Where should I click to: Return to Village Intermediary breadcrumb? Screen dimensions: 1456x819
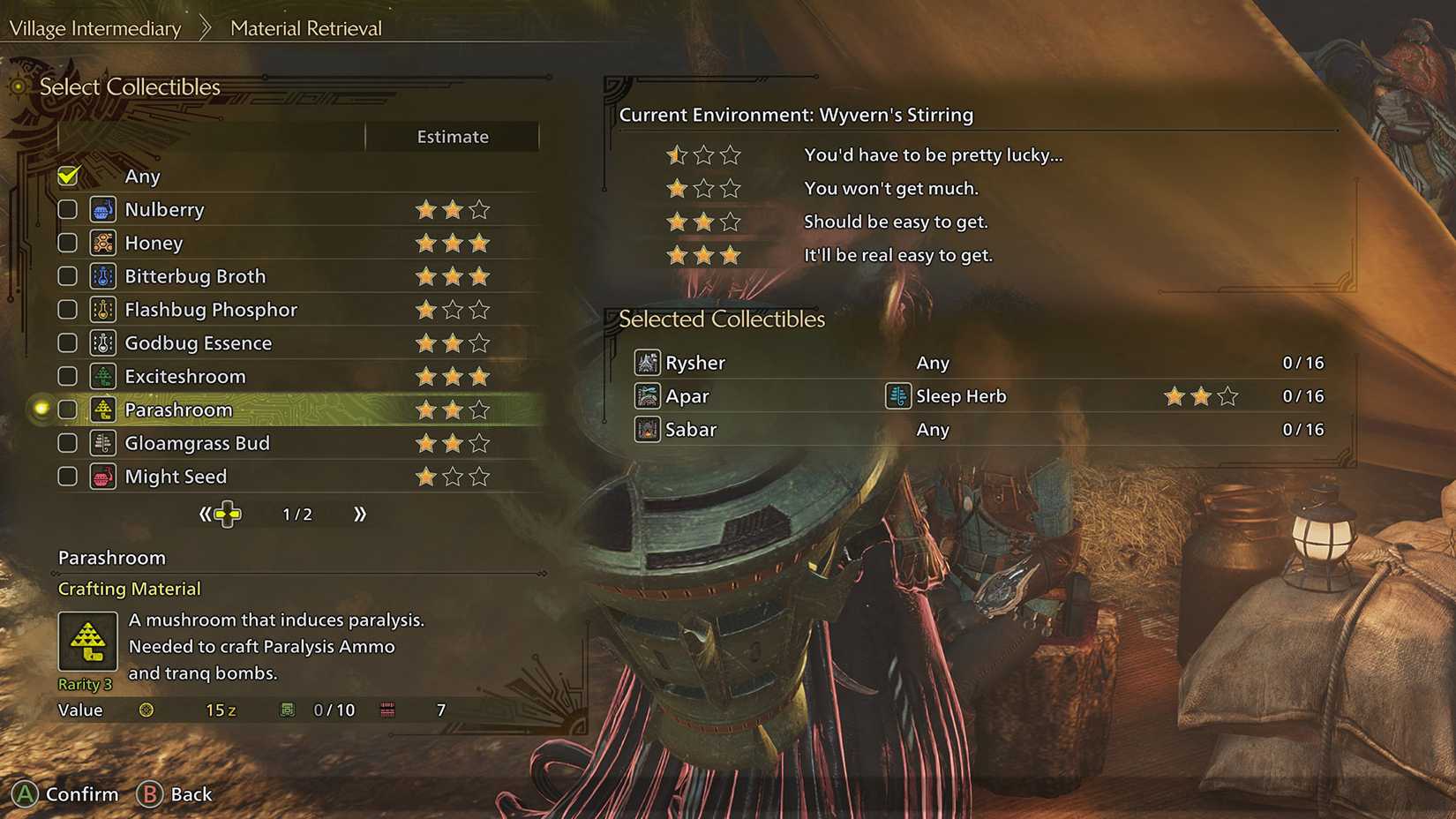coord(94,27)
